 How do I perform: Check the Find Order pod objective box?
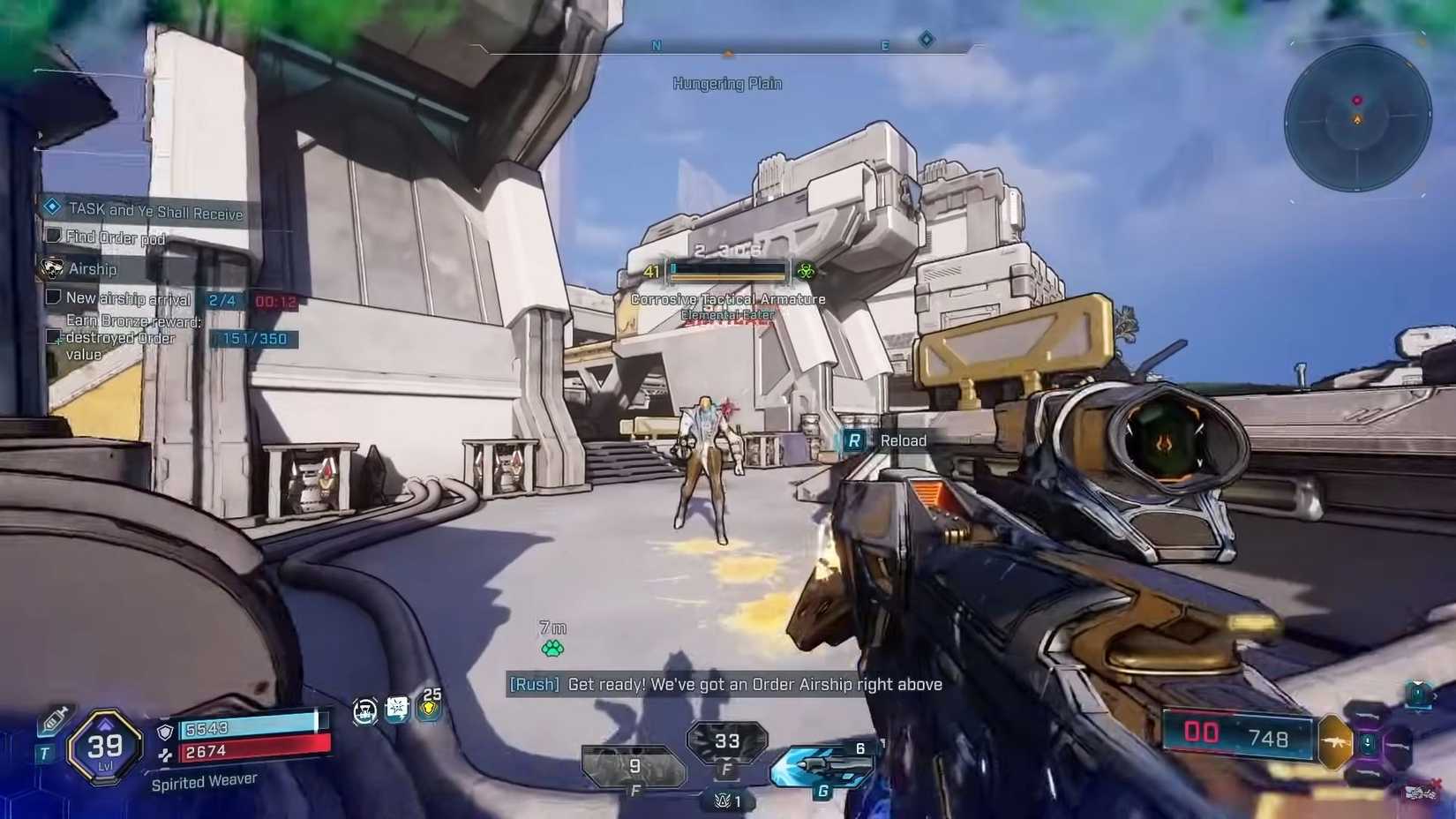[x=52, y=237]
